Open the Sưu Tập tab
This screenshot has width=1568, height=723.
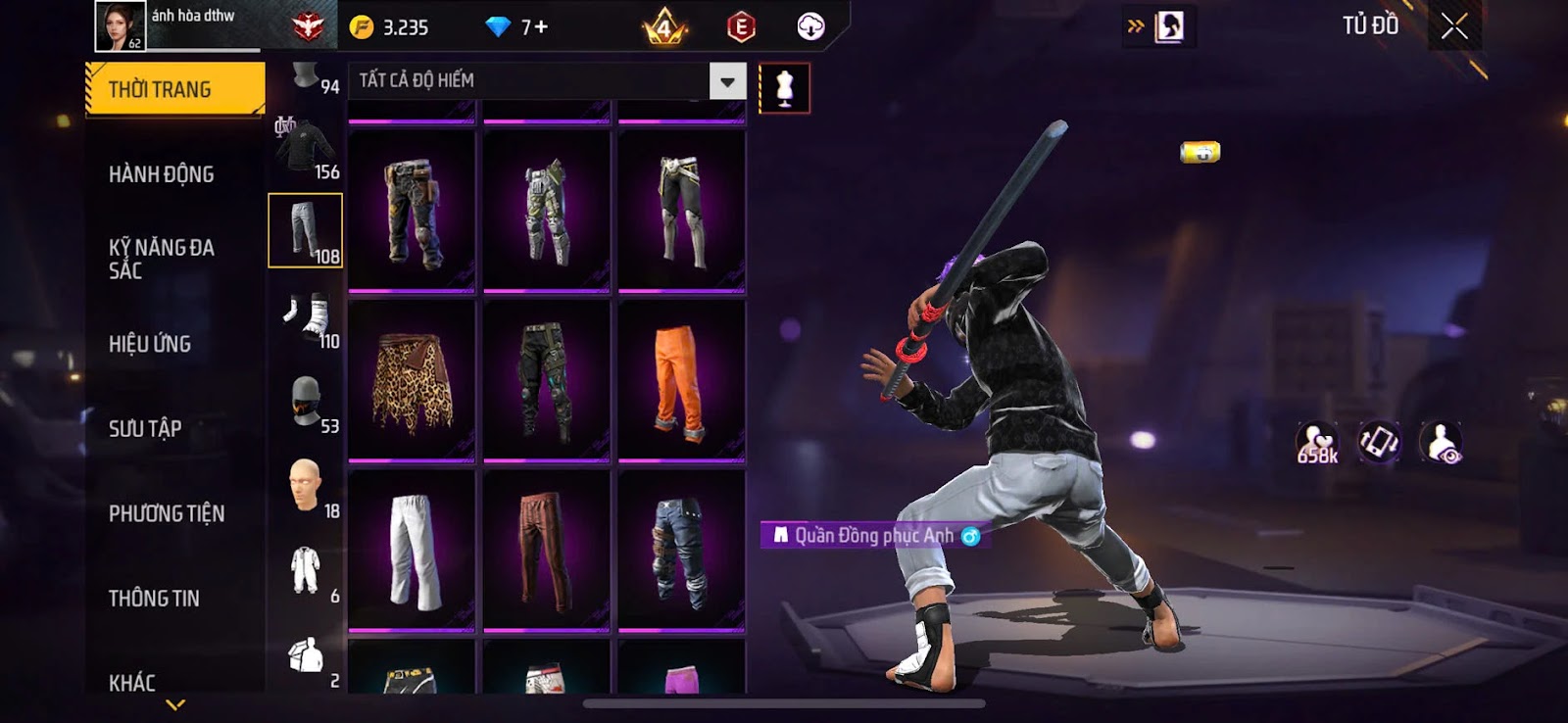click(145, 428)
